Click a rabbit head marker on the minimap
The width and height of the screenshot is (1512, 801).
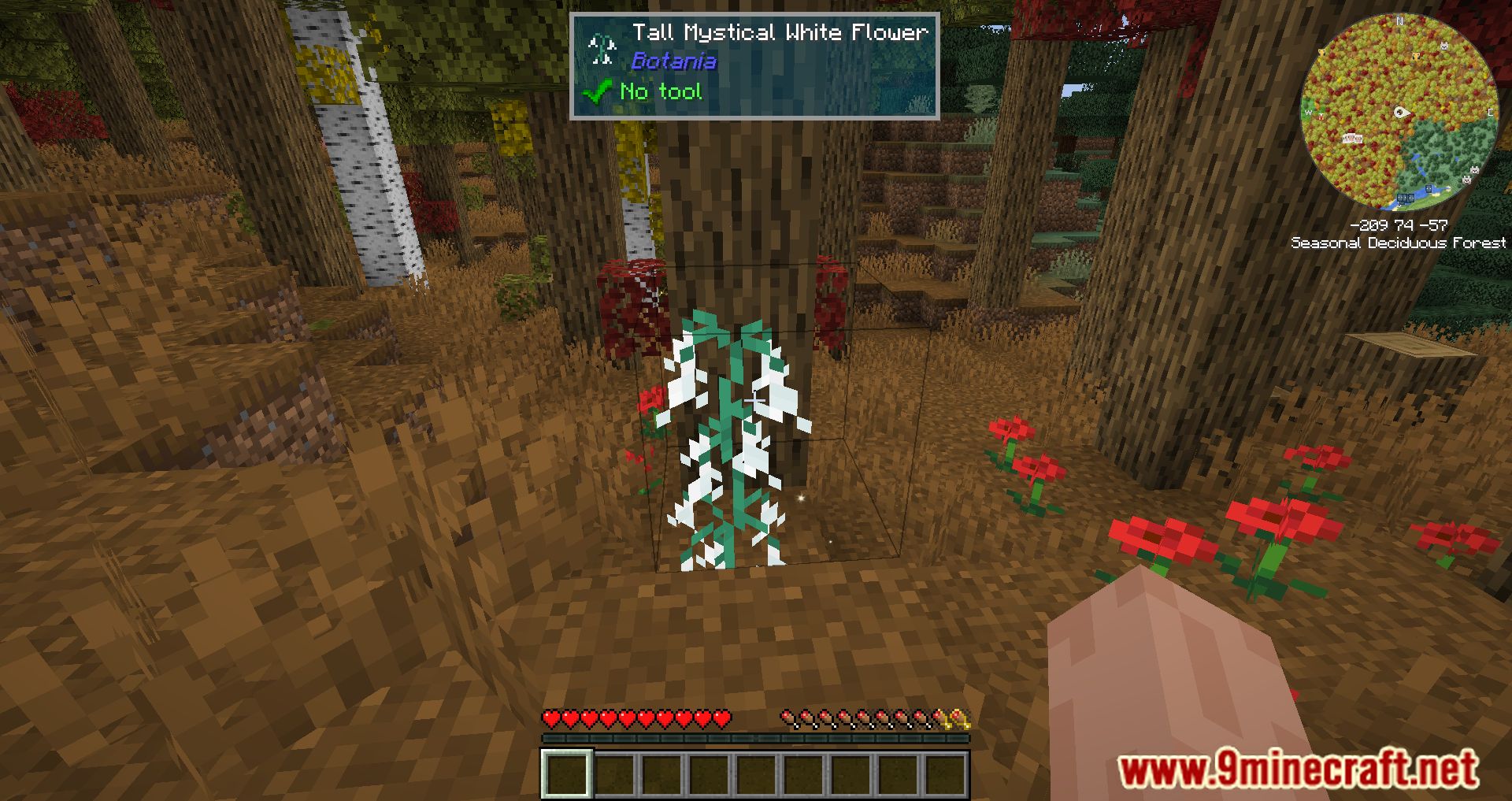pyautogui.click(x=1443, y=45)
